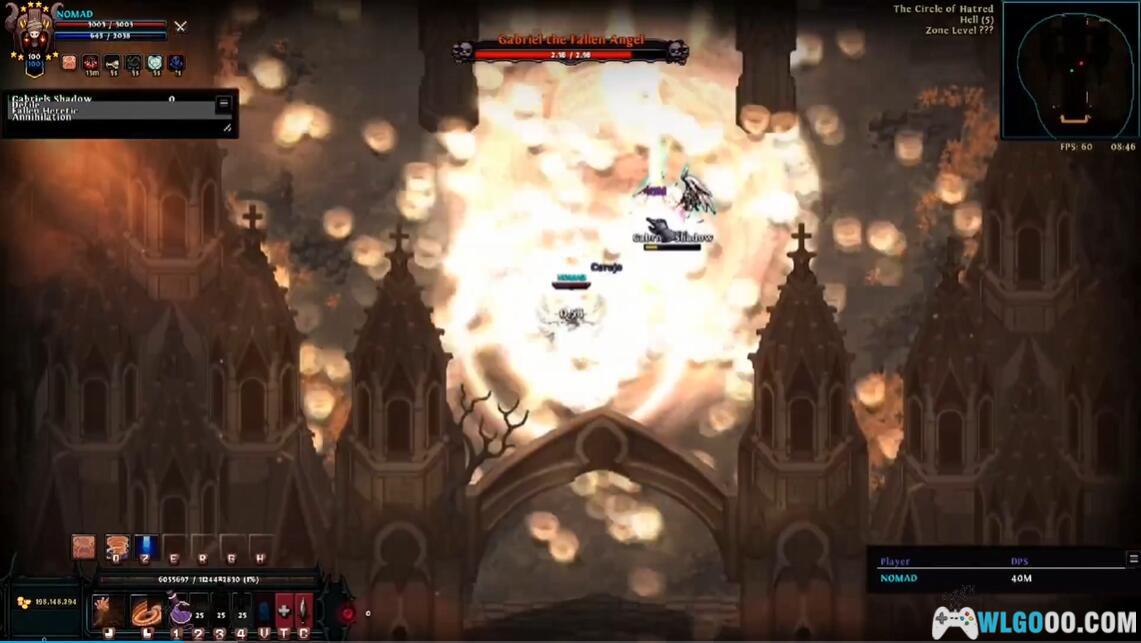Click the pale blue heart shield buff icon
Image resolution: width=1141 pixels, height=643 pixels.
point(155,63)
